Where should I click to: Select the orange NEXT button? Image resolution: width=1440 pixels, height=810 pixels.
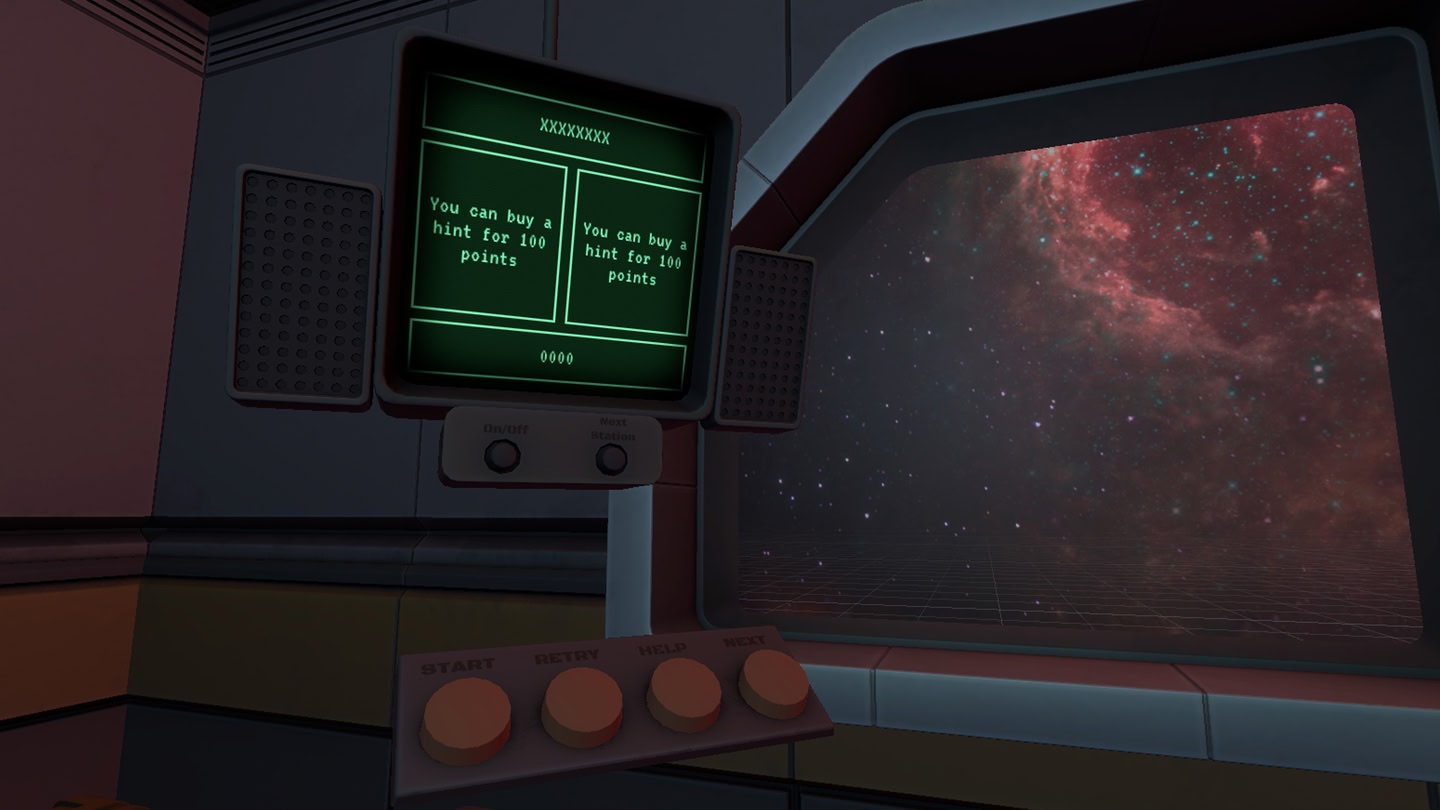[773, 682]
